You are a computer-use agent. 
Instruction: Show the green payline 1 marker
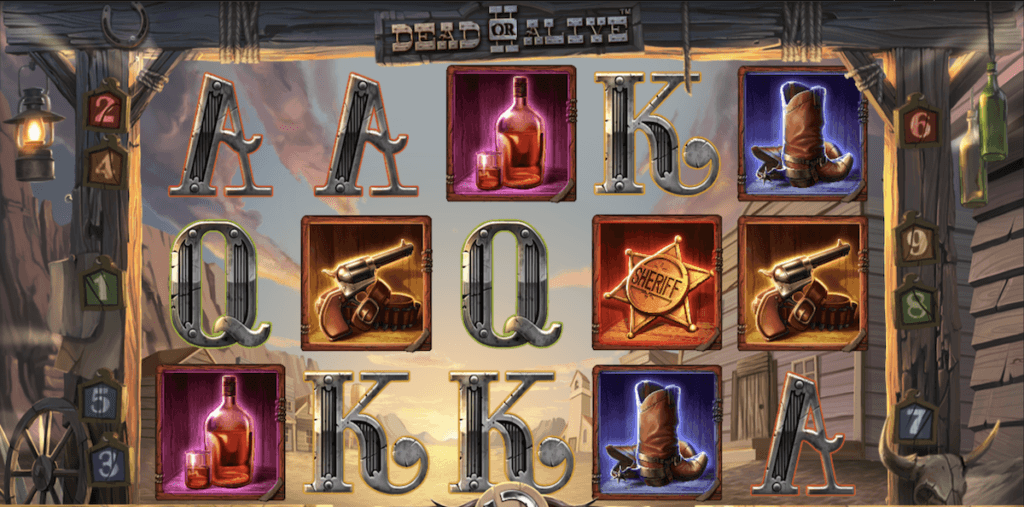point(102,289)
